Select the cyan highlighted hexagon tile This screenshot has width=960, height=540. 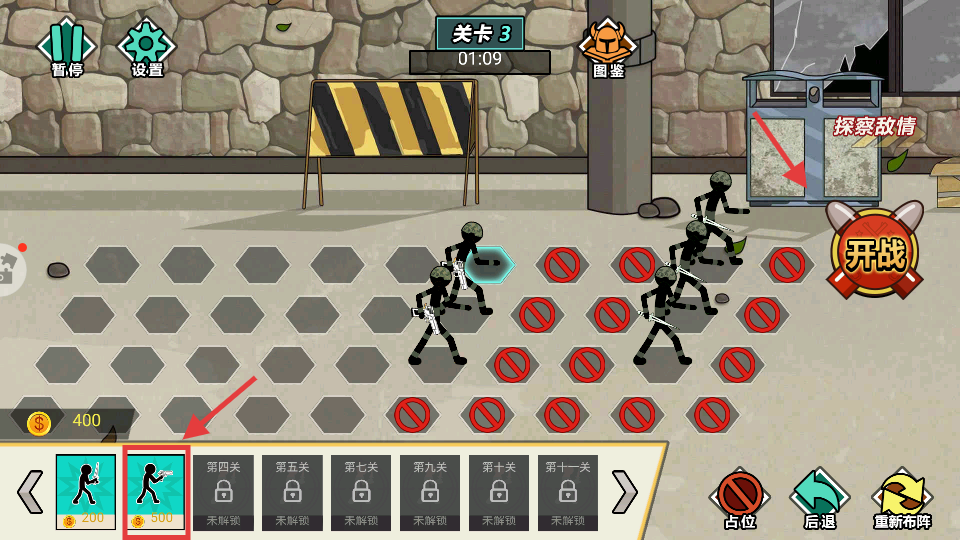(489, 265)
